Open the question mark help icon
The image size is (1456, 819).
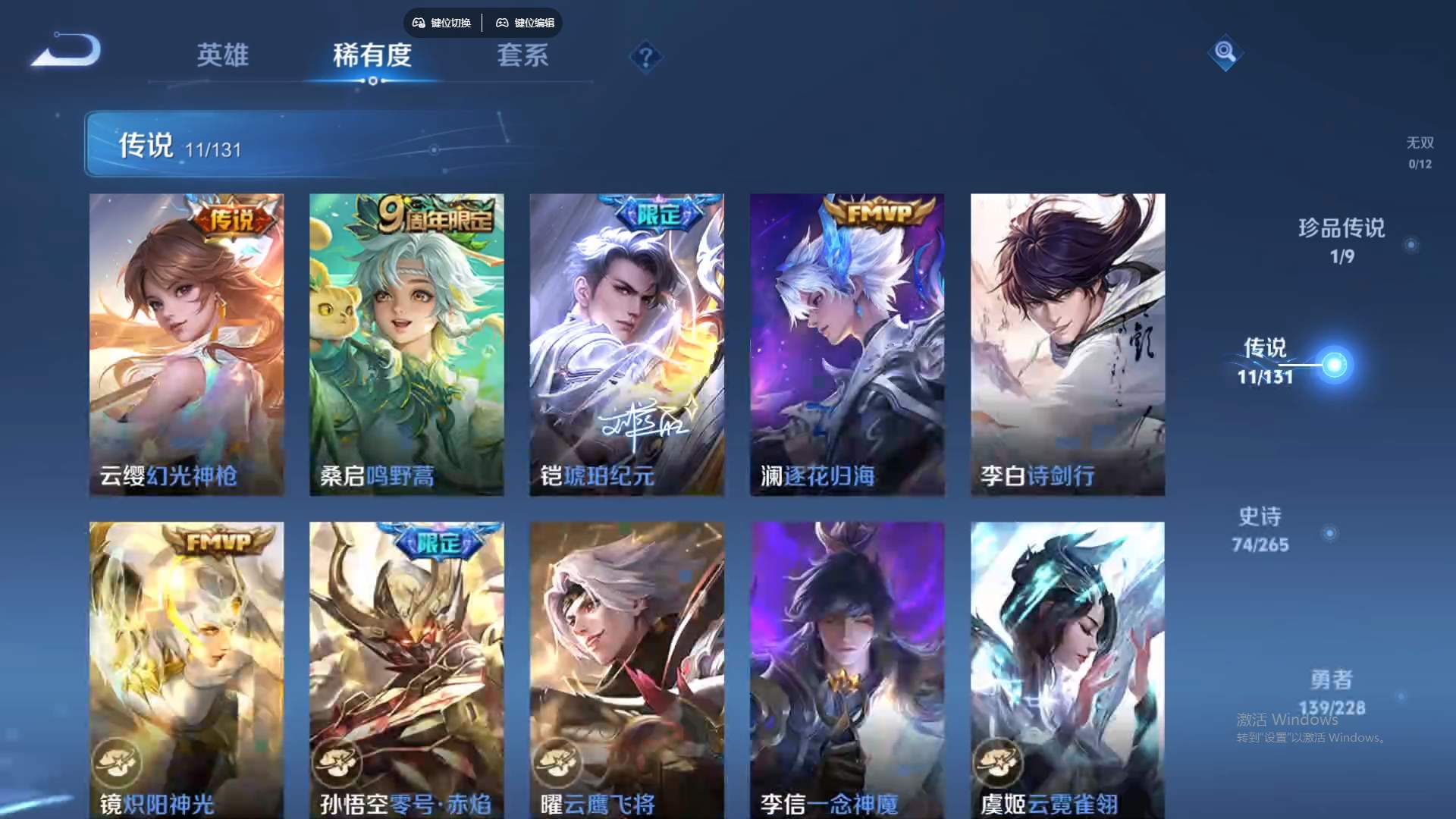click(646, 56)
